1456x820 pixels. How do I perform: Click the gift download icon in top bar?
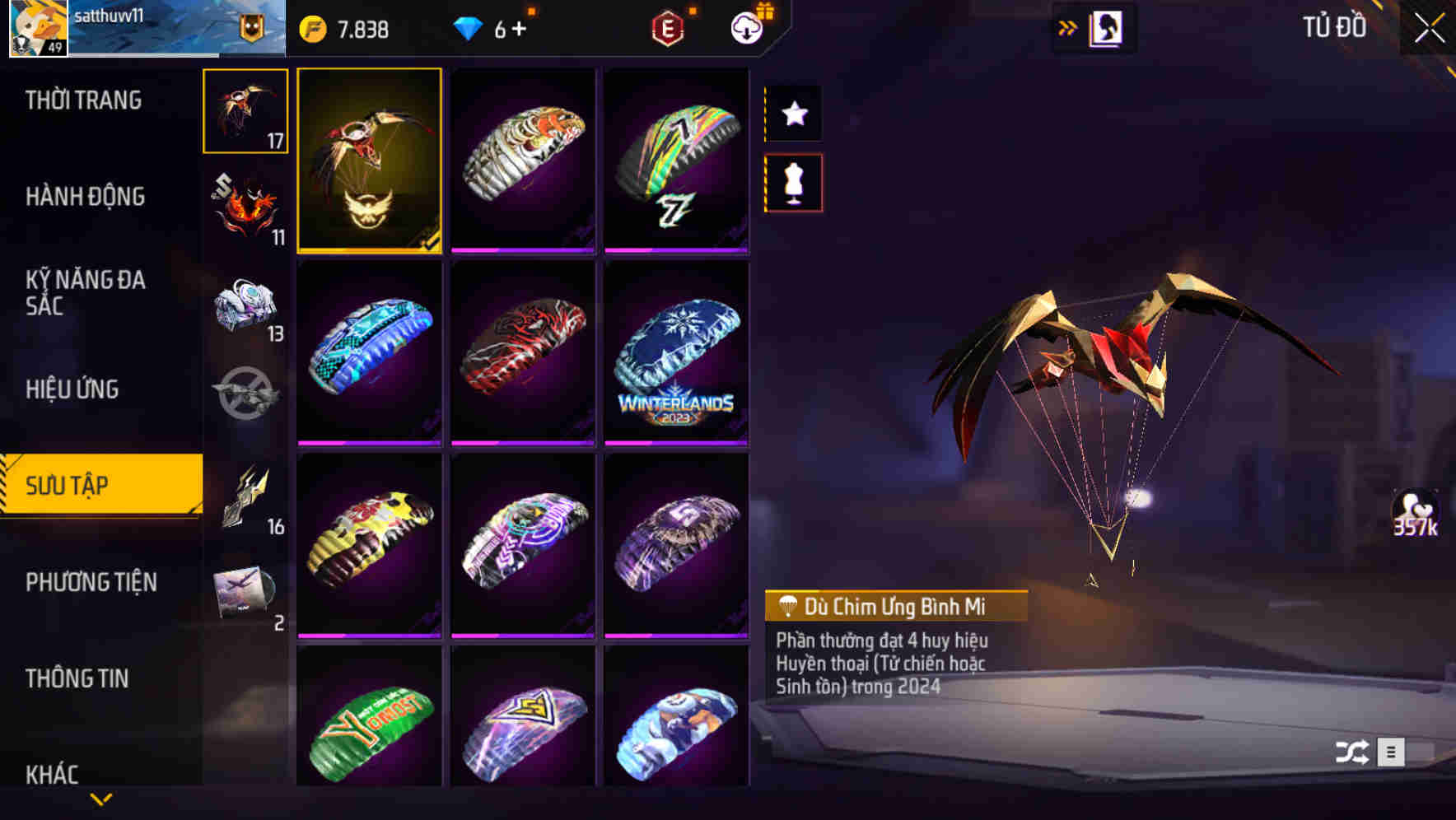pyautogui.click(x=746, y=27)
